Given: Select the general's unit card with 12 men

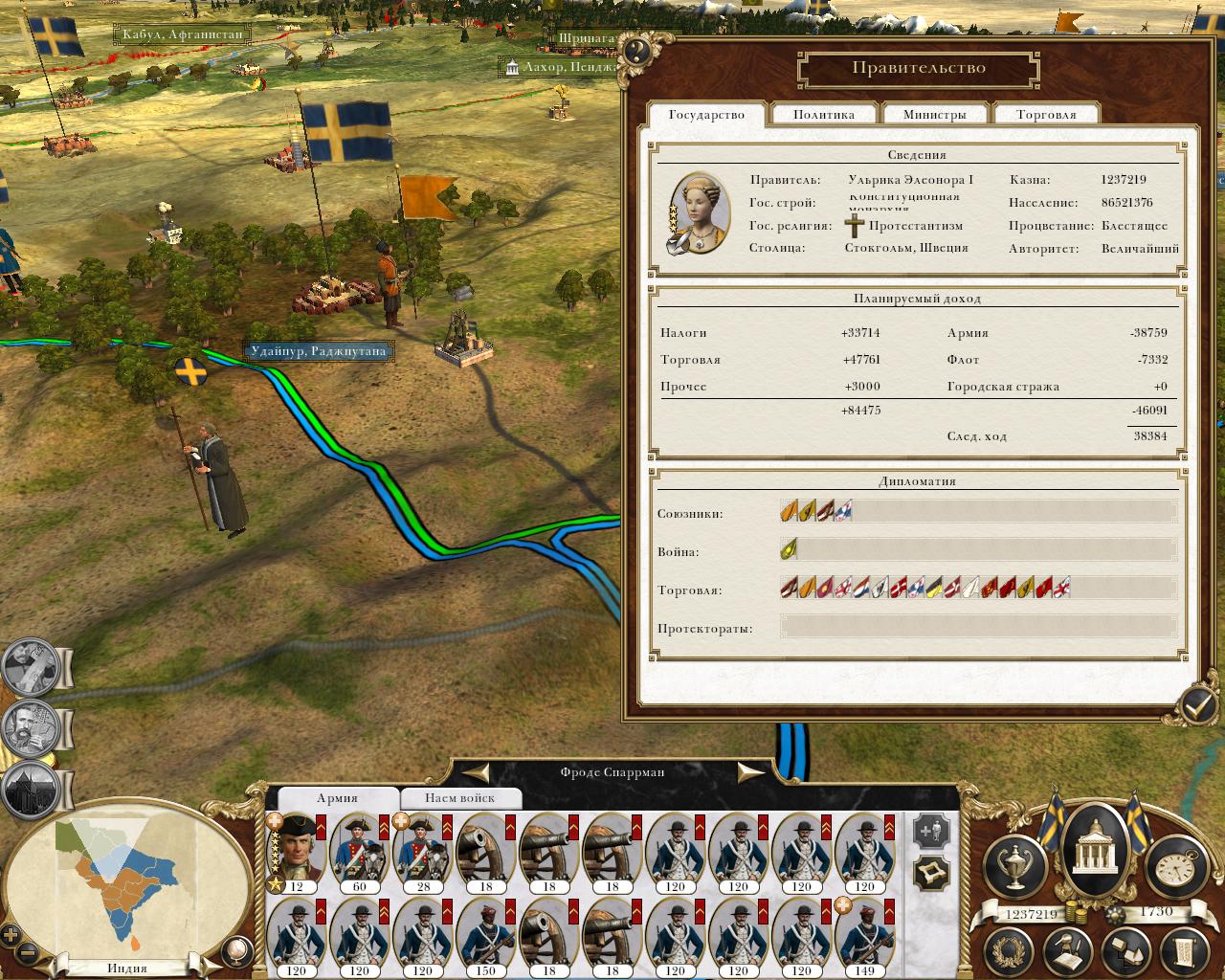Looking at the screenshot, I should coord(297,852).
